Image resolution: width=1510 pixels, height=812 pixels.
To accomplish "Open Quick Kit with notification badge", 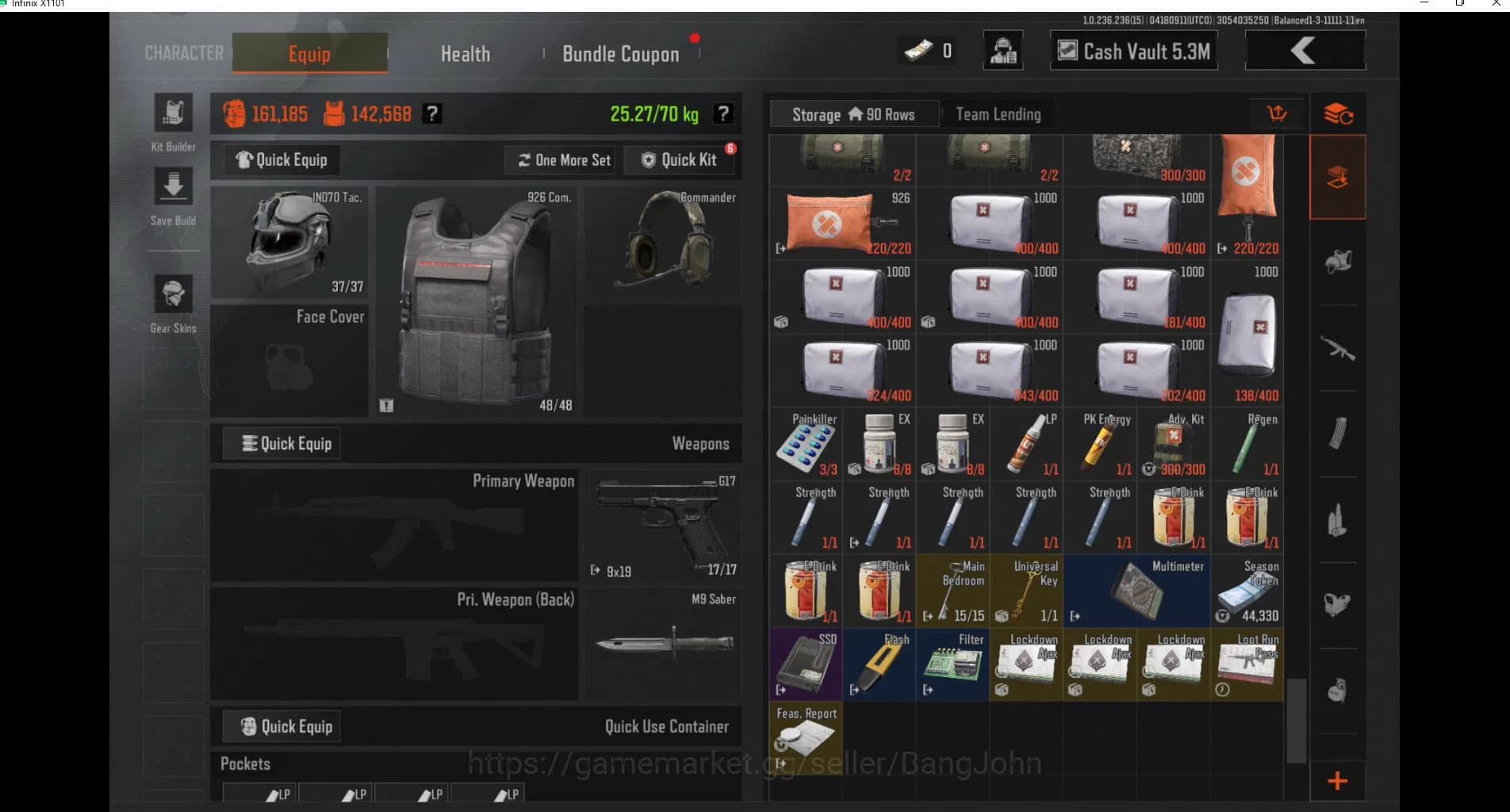I will click(x=680, y=159).
